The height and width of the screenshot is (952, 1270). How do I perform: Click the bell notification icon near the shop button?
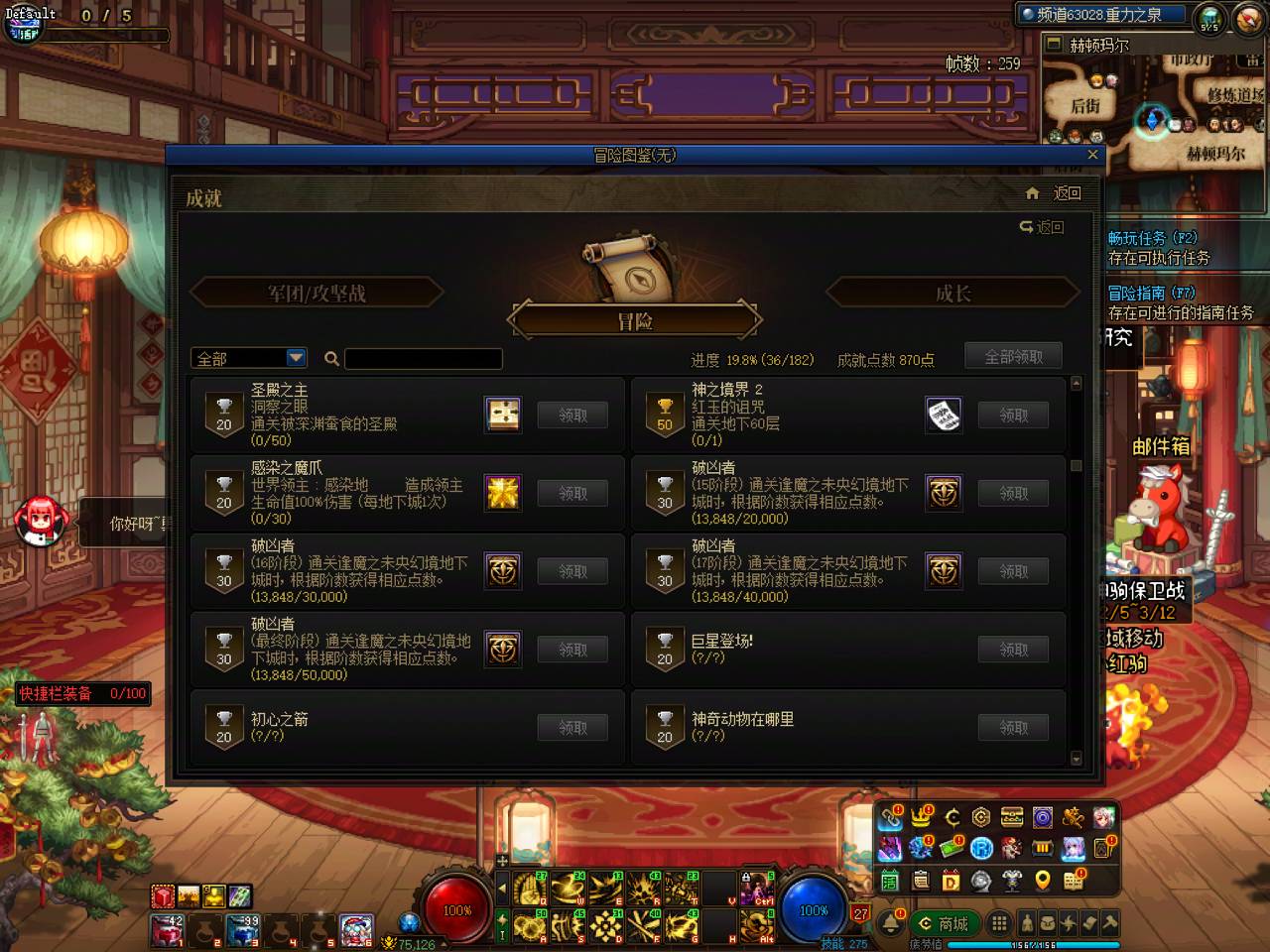click(x=890, y=924)
